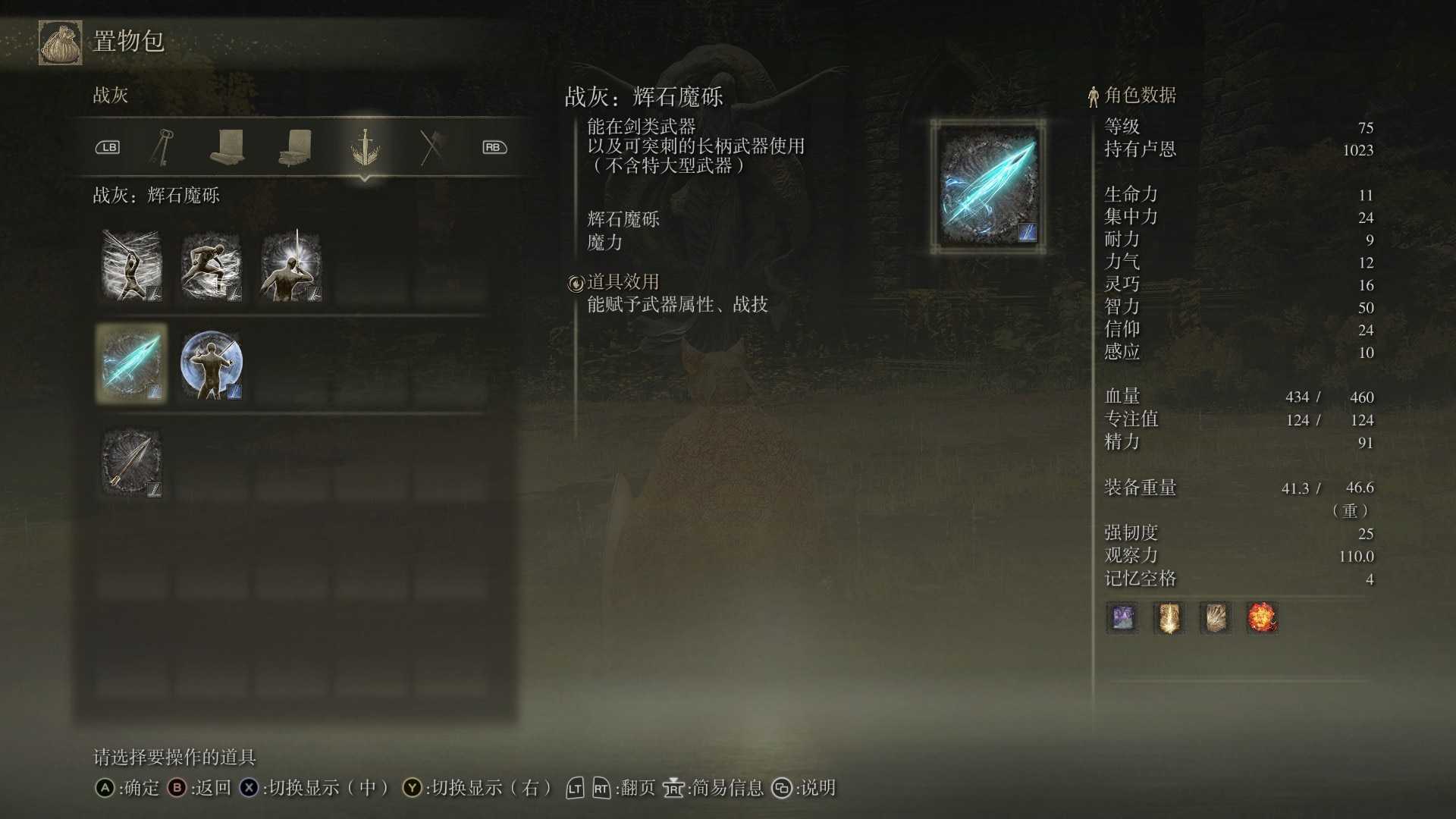Select the Ash of War sword tab icon
This screenshot has width=1456, height=819.
(366, 146)
